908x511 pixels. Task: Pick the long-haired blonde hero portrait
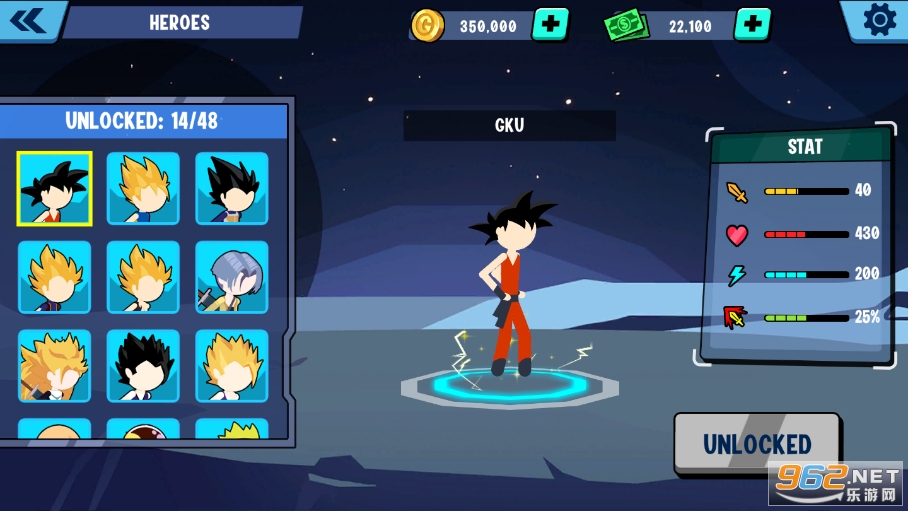click(54, 365)
